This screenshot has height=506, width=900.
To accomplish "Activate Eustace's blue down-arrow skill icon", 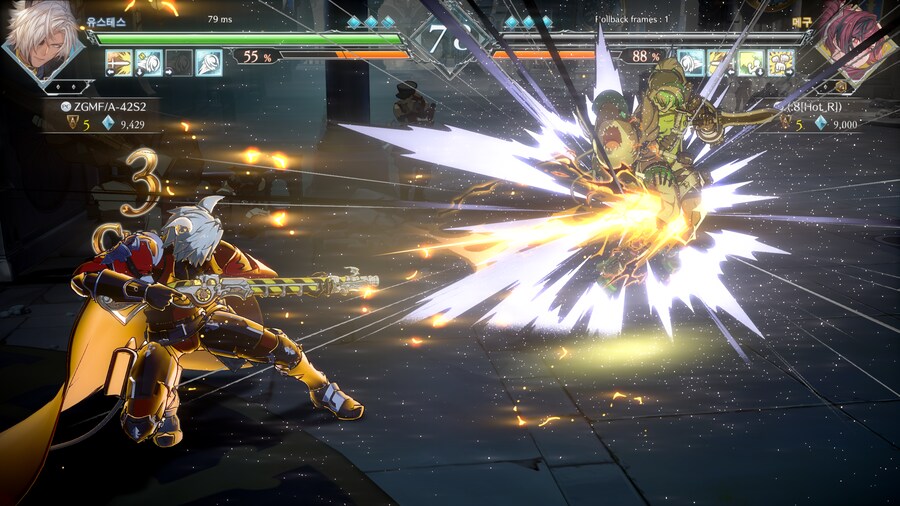I will (x=149, y=63).
